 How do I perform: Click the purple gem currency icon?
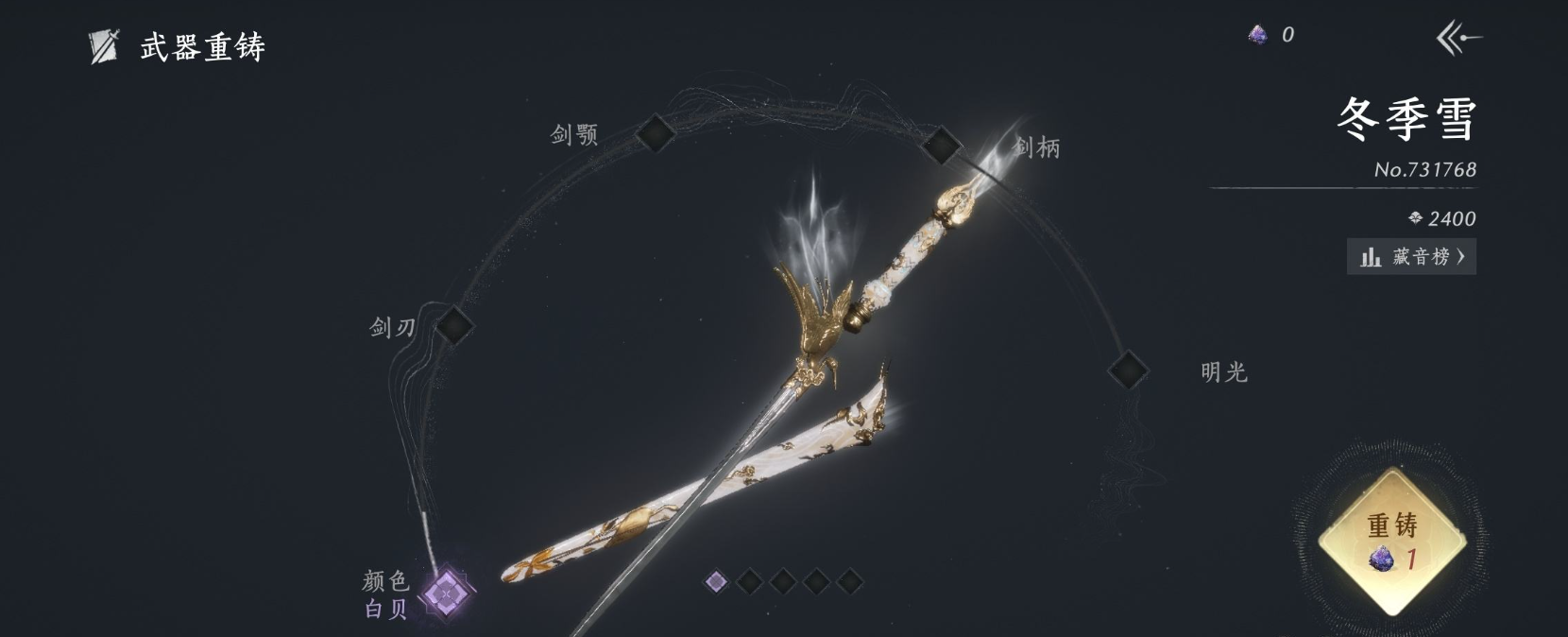point(1257,36)
